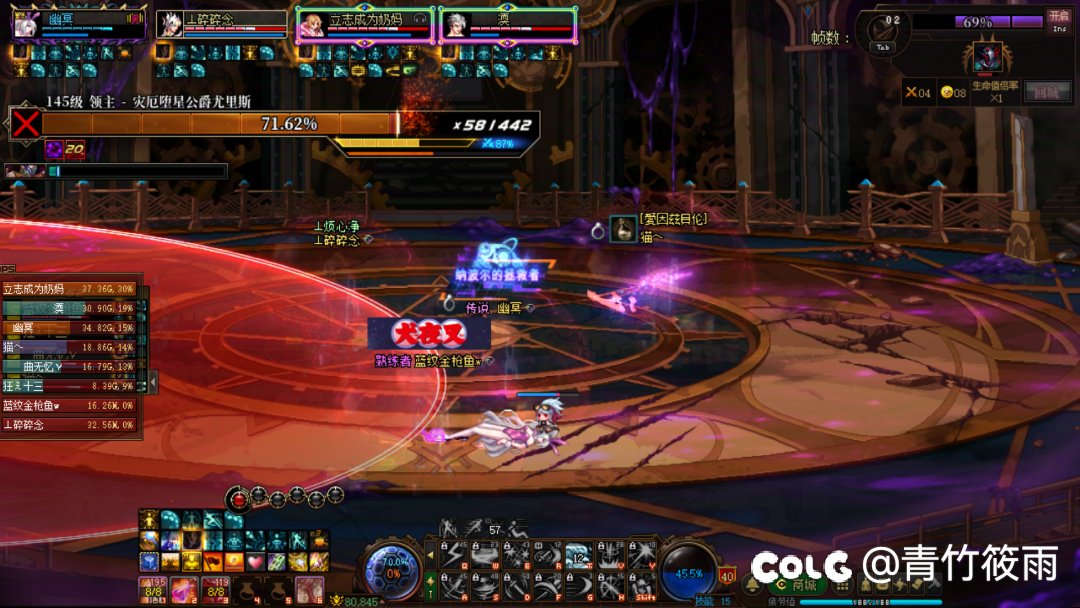Screen dimensions: 1080x608
Task: Activate the skill icon showing cooldown 12
Action: (579, 557)
